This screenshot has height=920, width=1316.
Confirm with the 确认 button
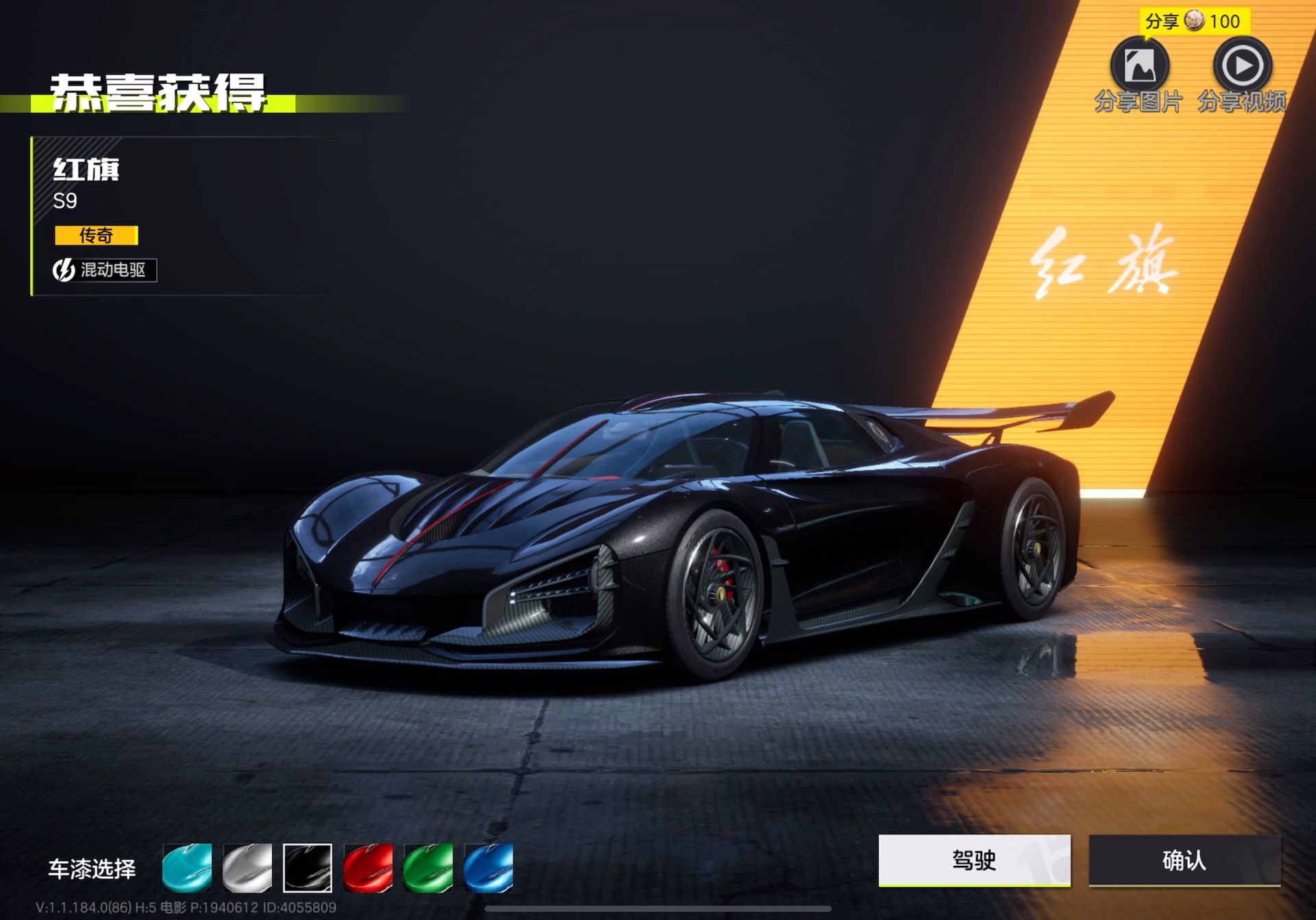(1184, 860)
